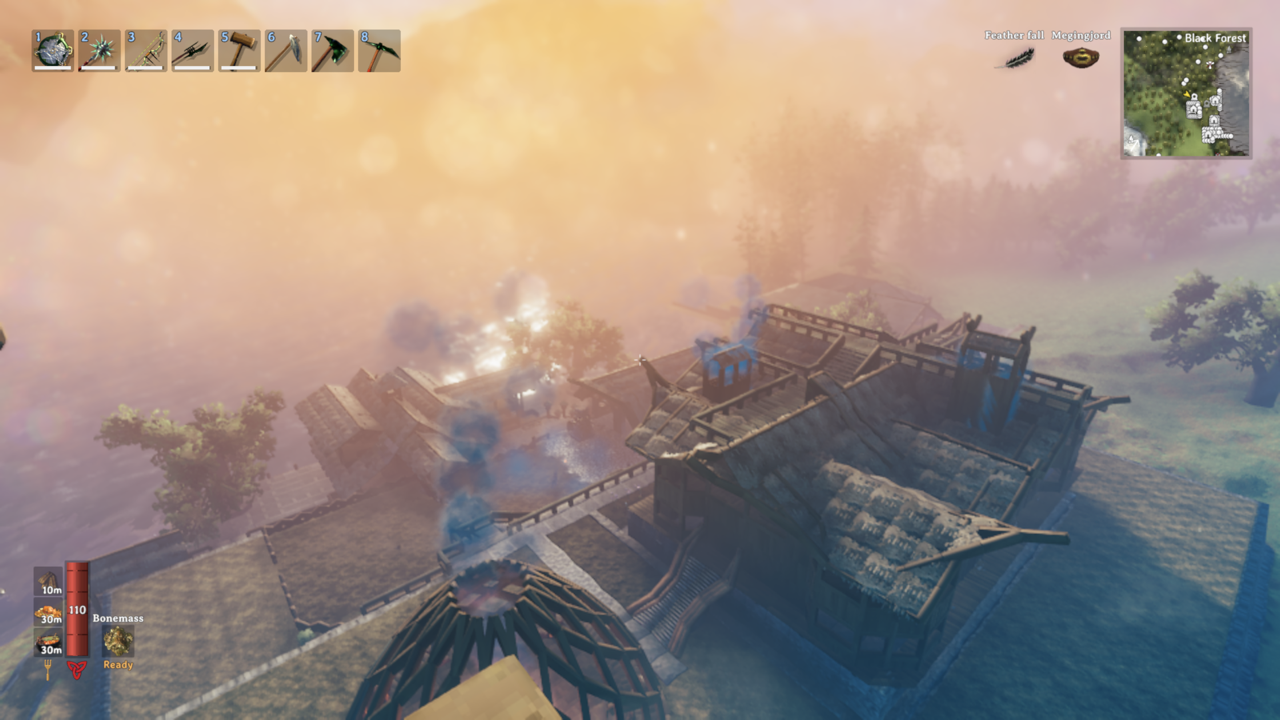Equip the wooden hammer in slot 5
This screenshot has width=1280, height=720.
(x=239, y=50)
